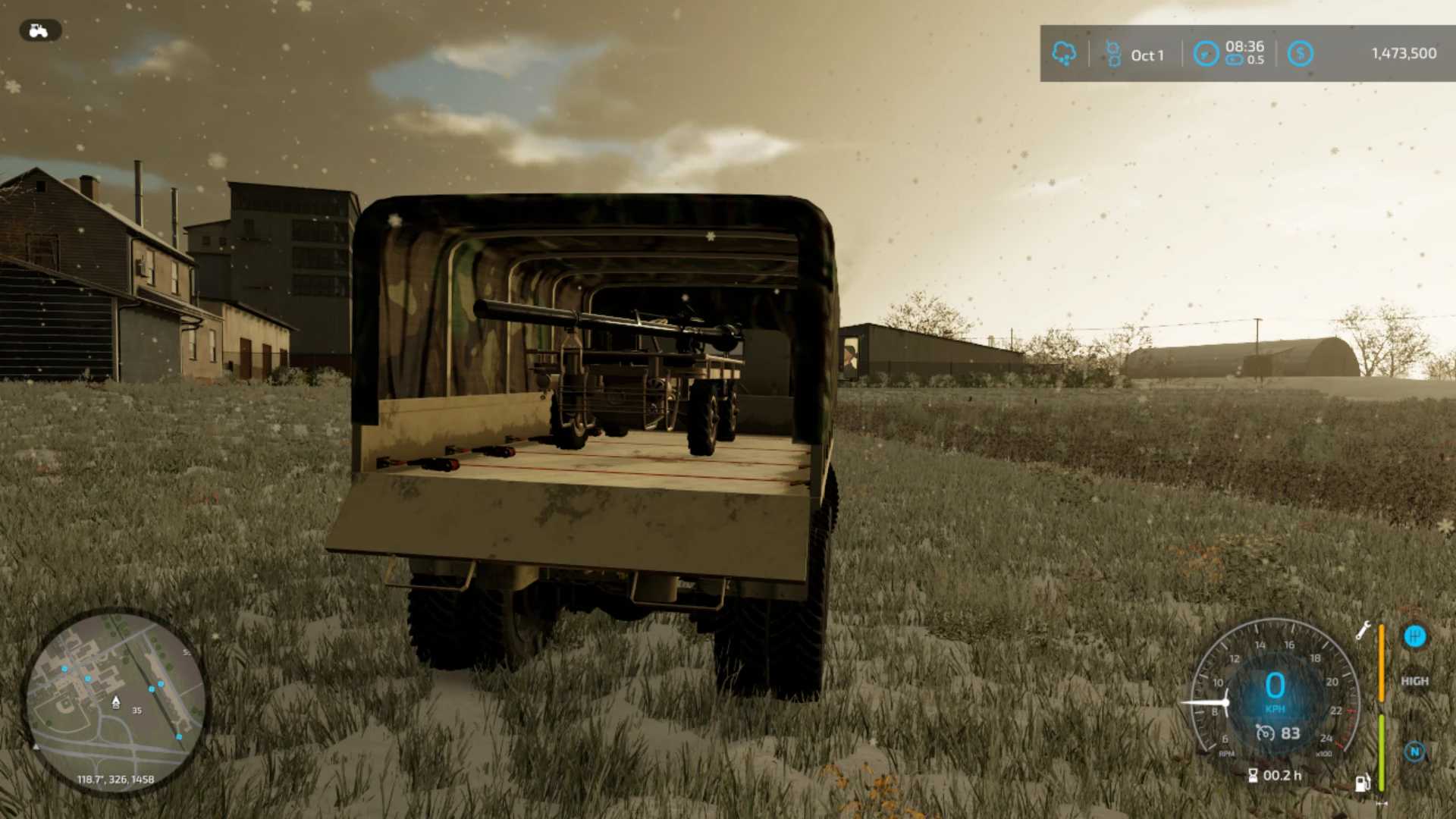Toggle the cruise control speed icon

1265,733
